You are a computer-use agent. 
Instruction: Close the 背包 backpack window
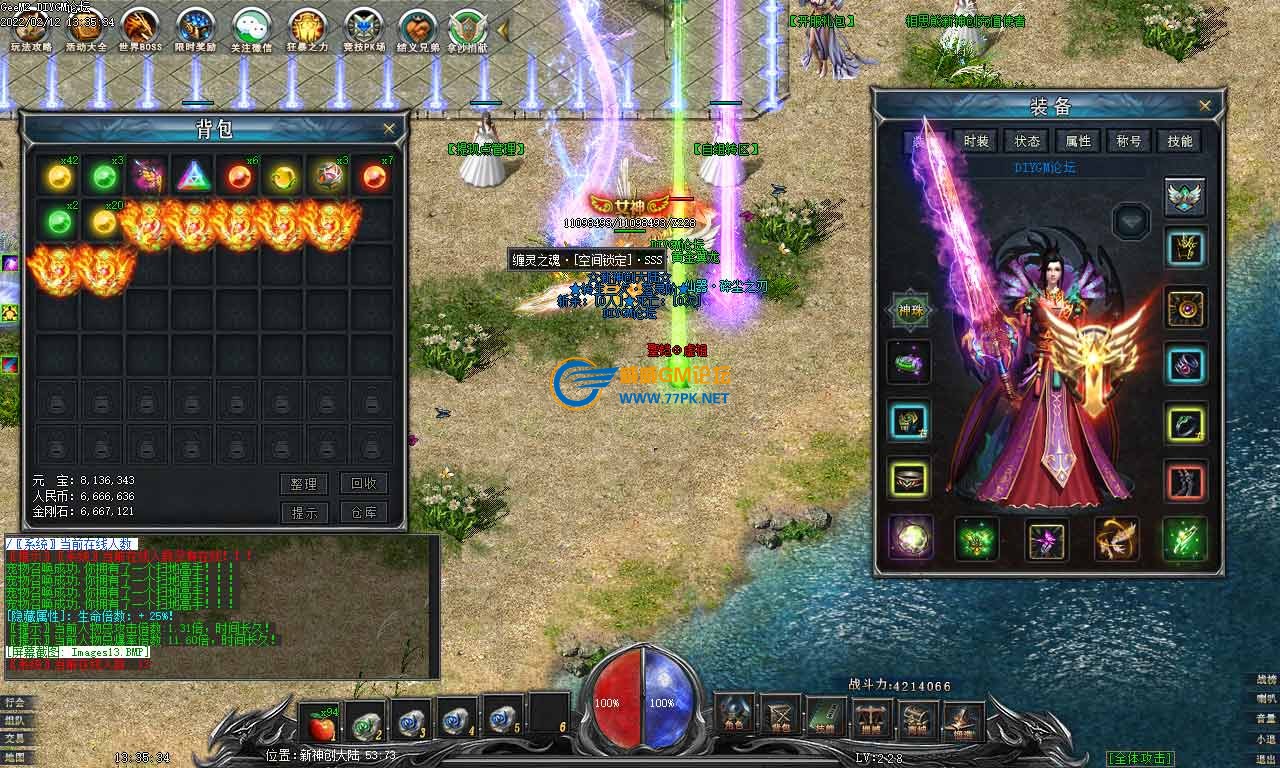[x=389, y=129]
